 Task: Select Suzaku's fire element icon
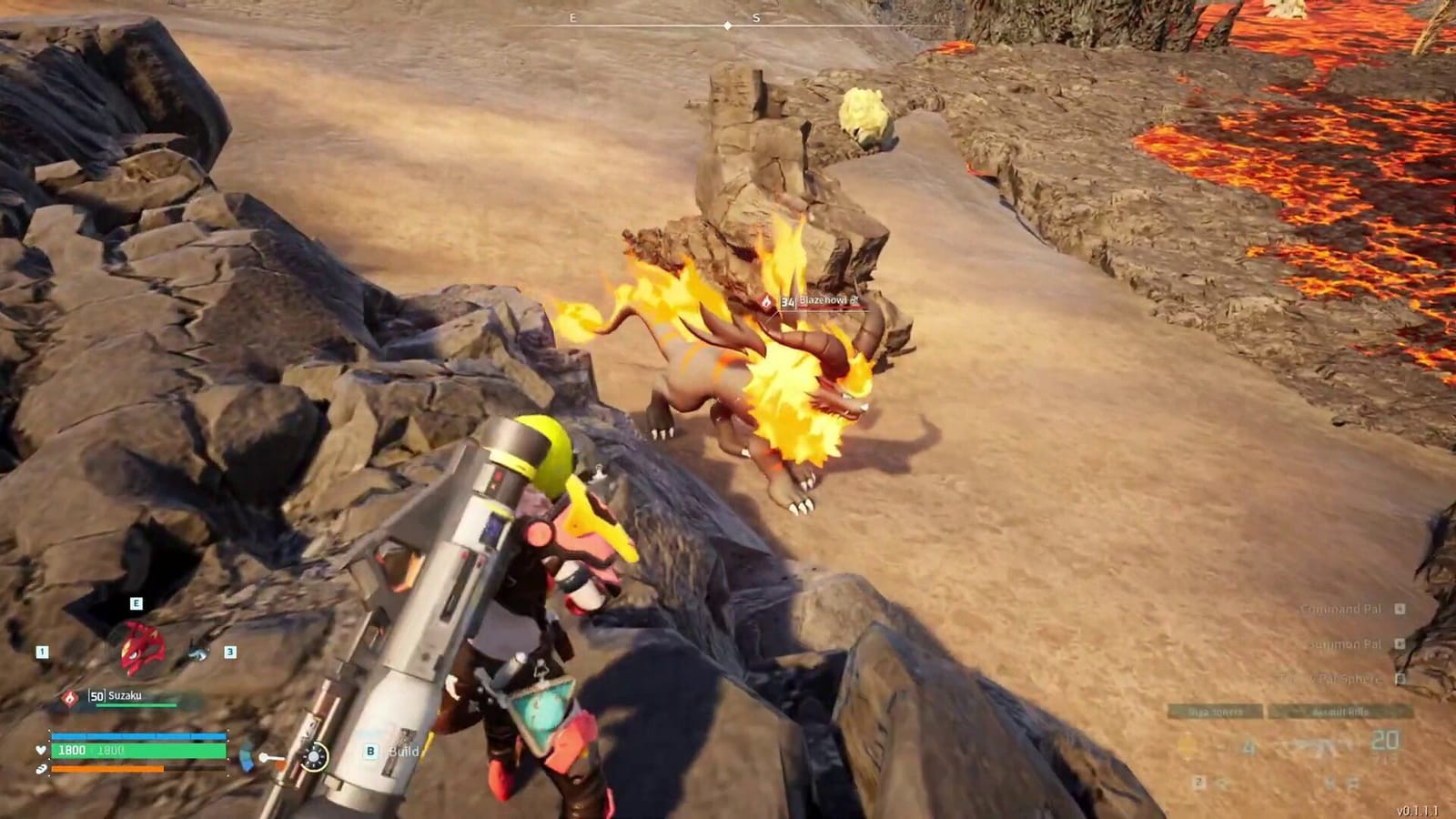click(x=69, y=697)
